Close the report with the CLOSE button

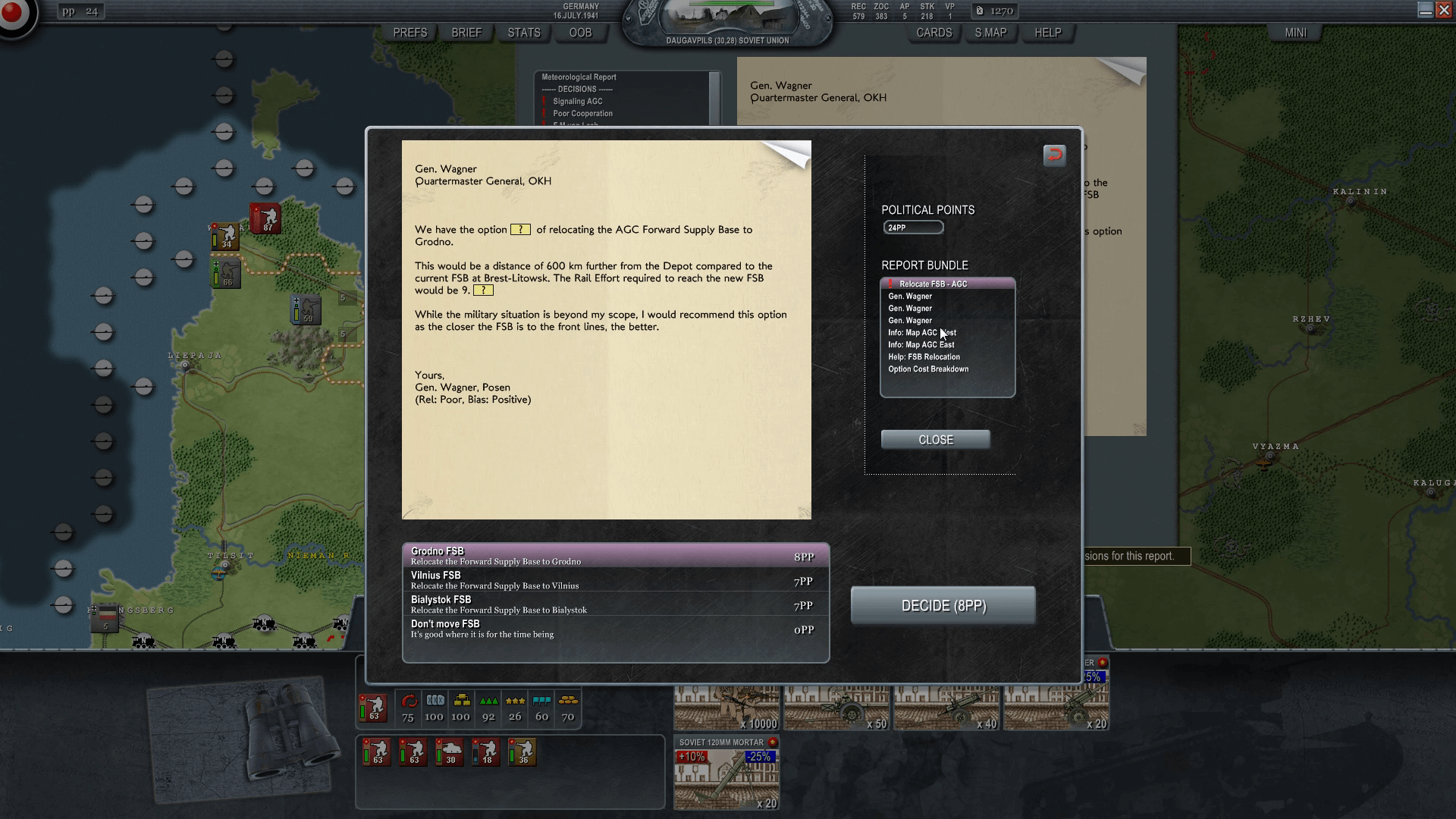click(x=935, y=440)
